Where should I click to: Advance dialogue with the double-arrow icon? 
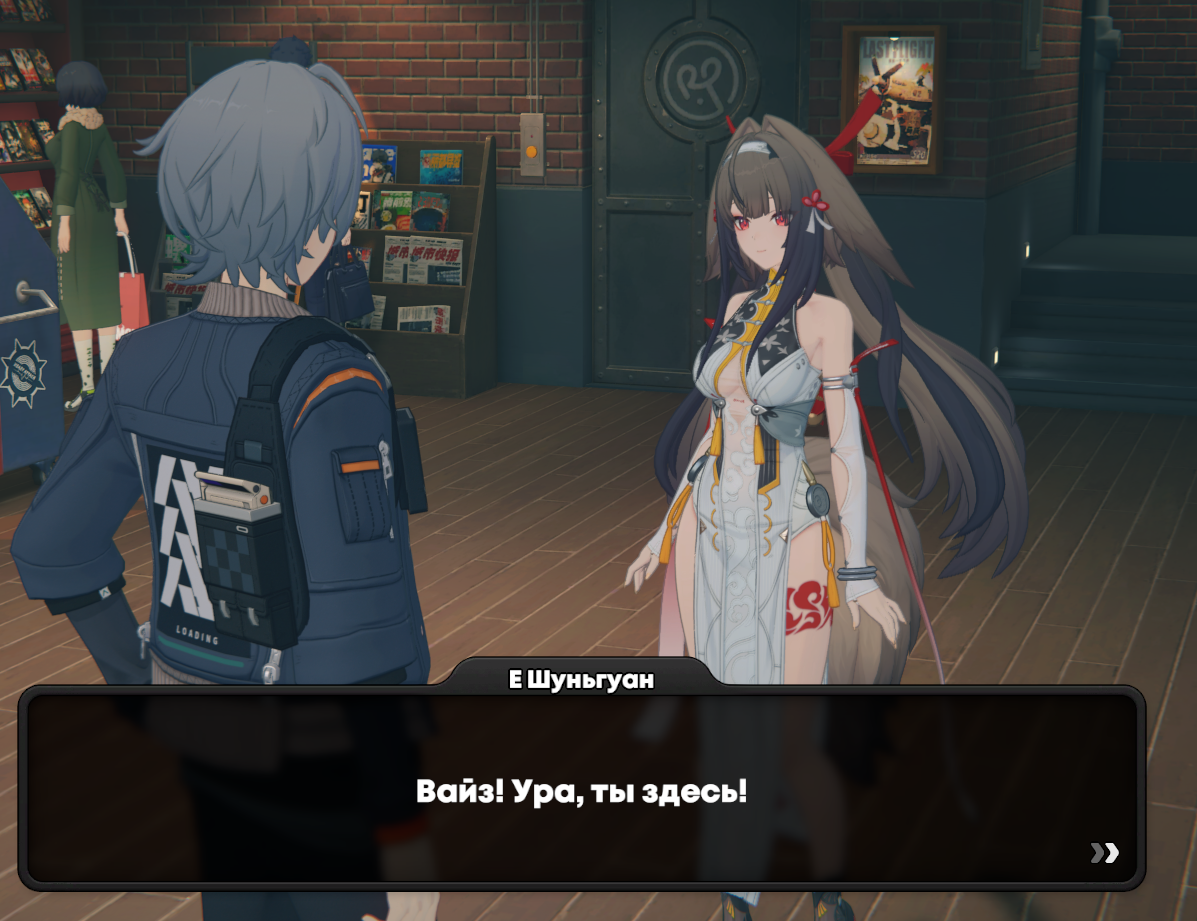point(1104,853)
